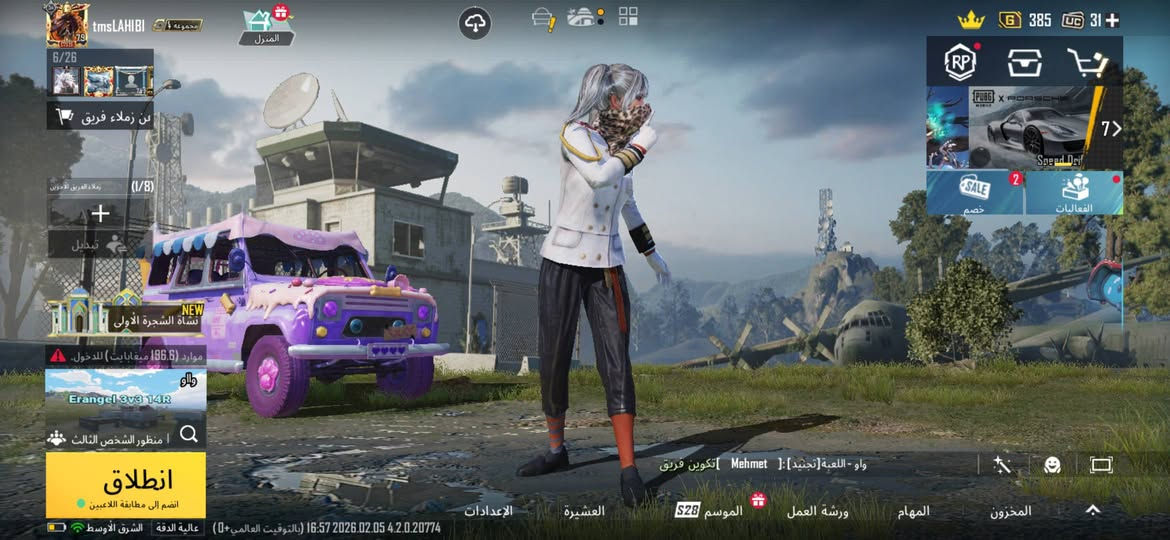Click the plus to add UC currency
Screen dimensions: 1170x540
point(1112,20)
